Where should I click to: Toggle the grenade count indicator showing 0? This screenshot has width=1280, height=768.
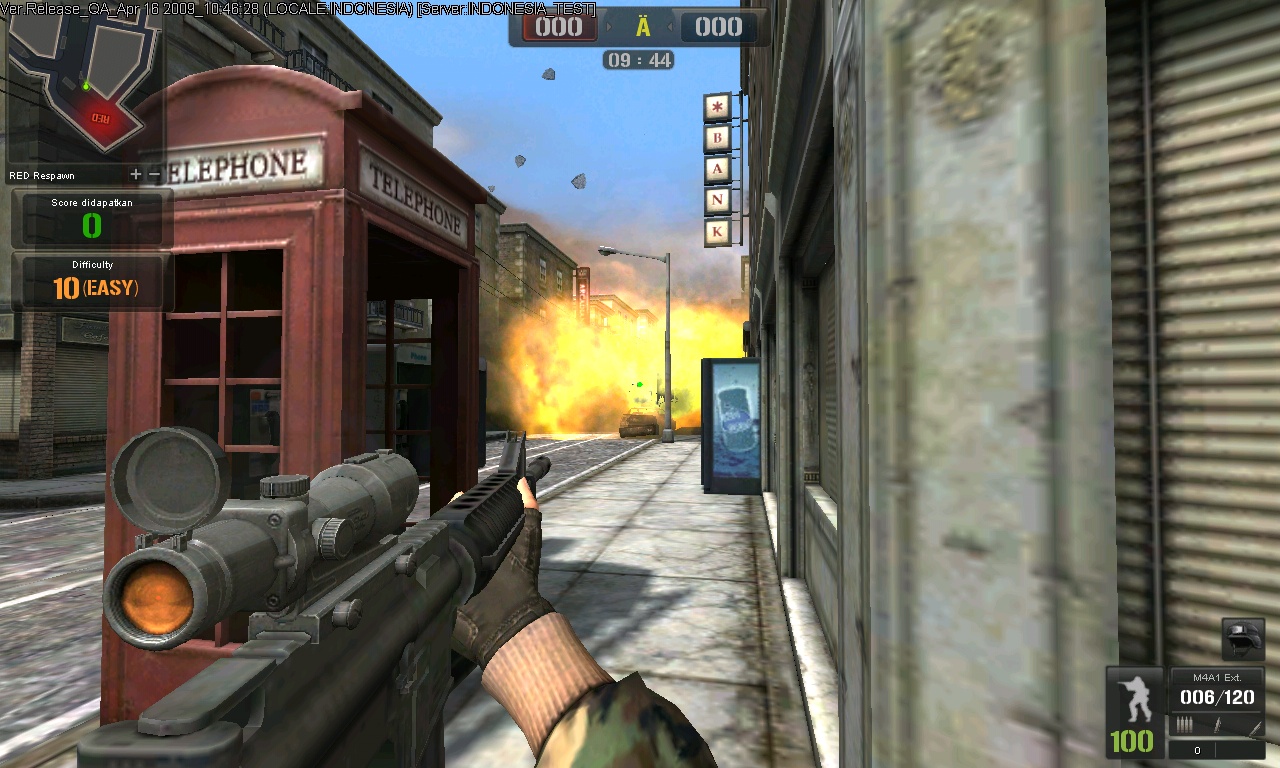(x=1197, y=750)
